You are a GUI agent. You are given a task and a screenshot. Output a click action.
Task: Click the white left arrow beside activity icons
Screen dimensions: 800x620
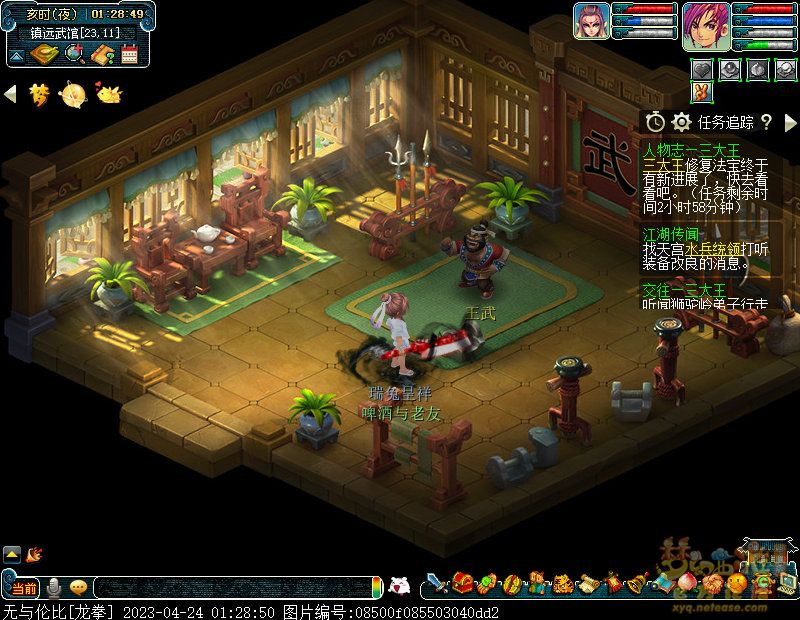coord(10,94)
